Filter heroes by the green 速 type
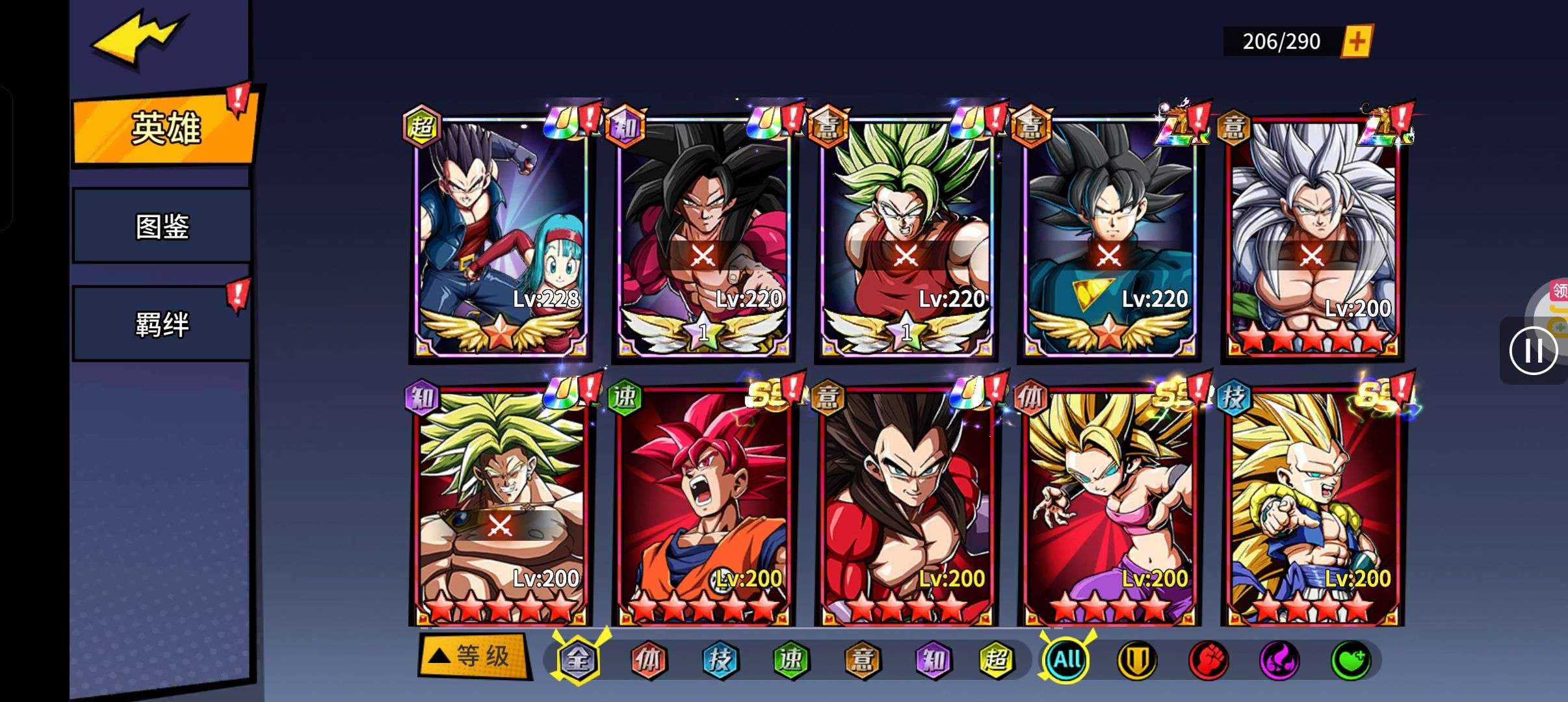 tap(791, 660)
